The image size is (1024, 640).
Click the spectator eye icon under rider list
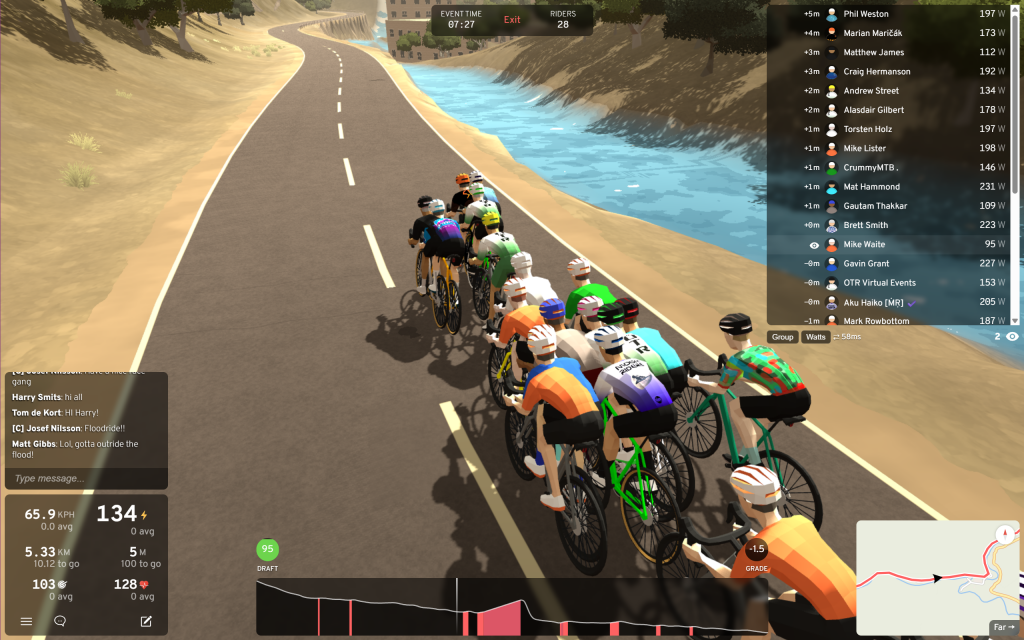(x=1012, y=337)
